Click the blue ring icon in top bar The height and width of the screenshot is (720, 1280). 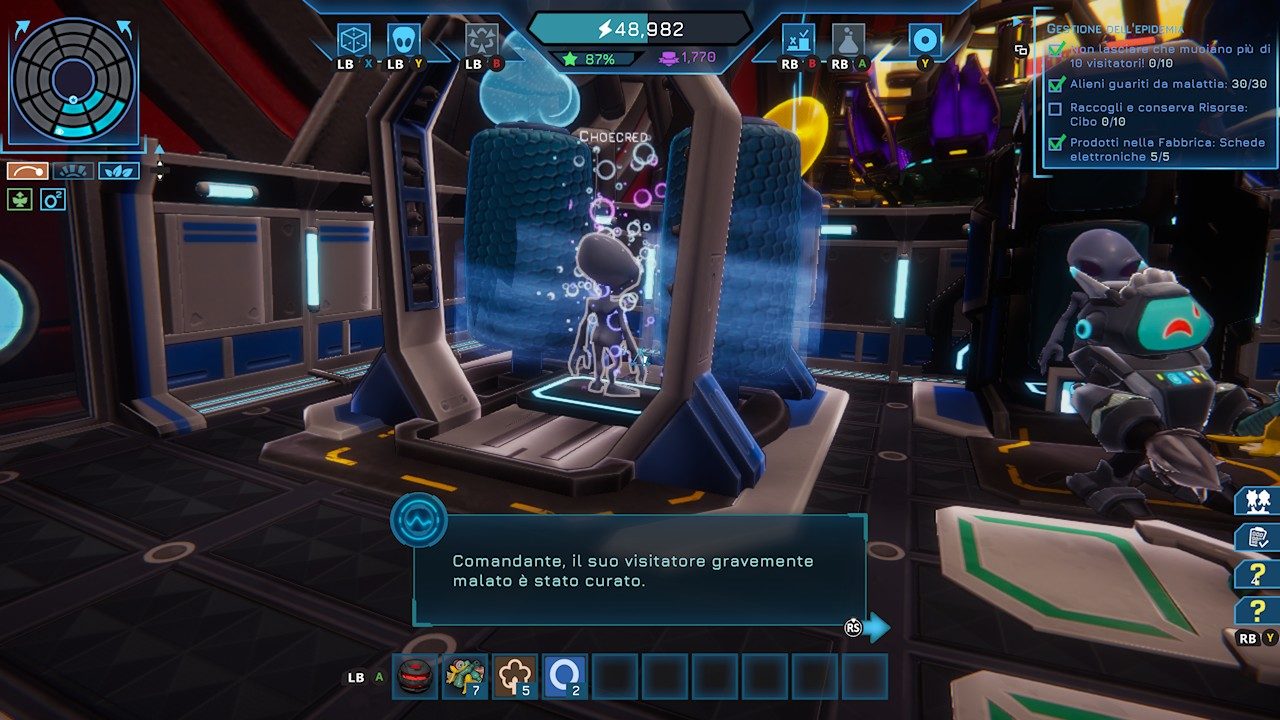(925, 40)
